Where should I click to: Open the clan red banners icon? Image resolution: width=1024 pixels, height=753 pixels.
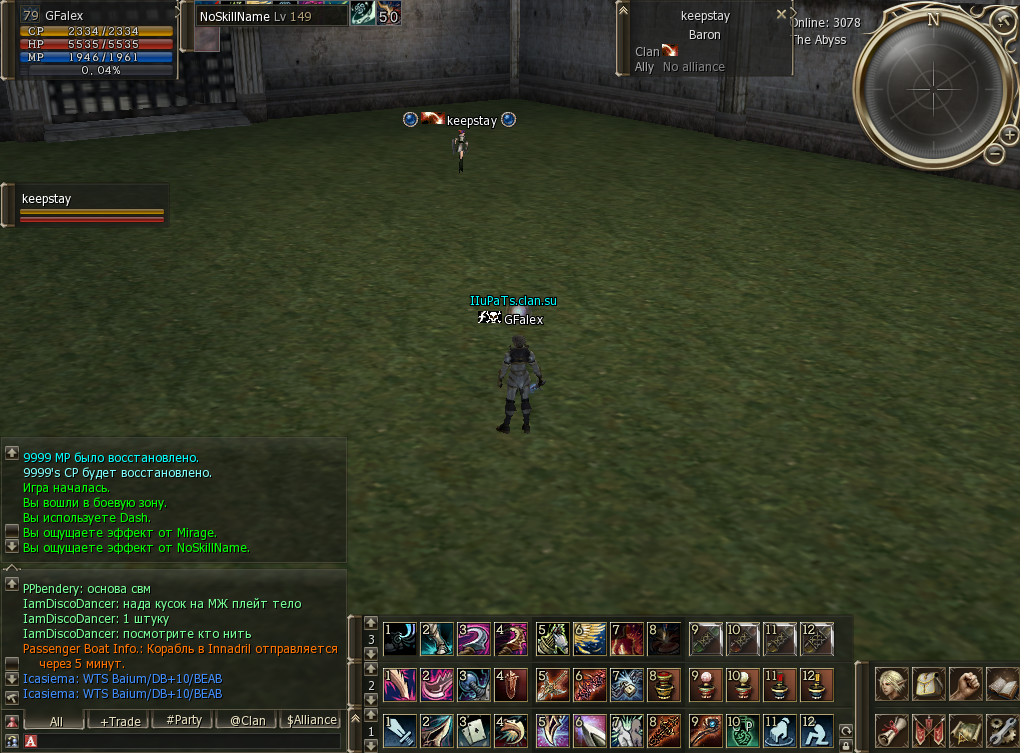(x=928, y=730)
